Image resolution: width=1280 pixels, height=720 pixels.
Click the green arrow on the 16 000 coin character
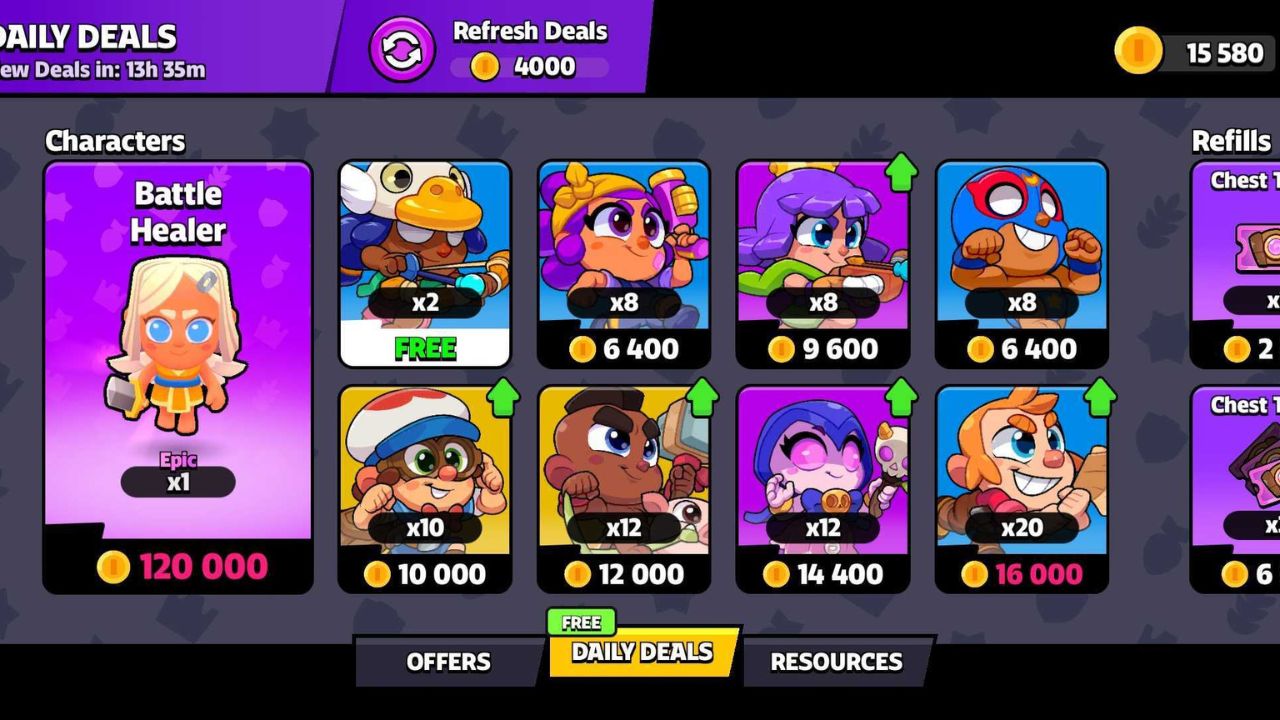pyautogui.click(x=1102, y=395)
